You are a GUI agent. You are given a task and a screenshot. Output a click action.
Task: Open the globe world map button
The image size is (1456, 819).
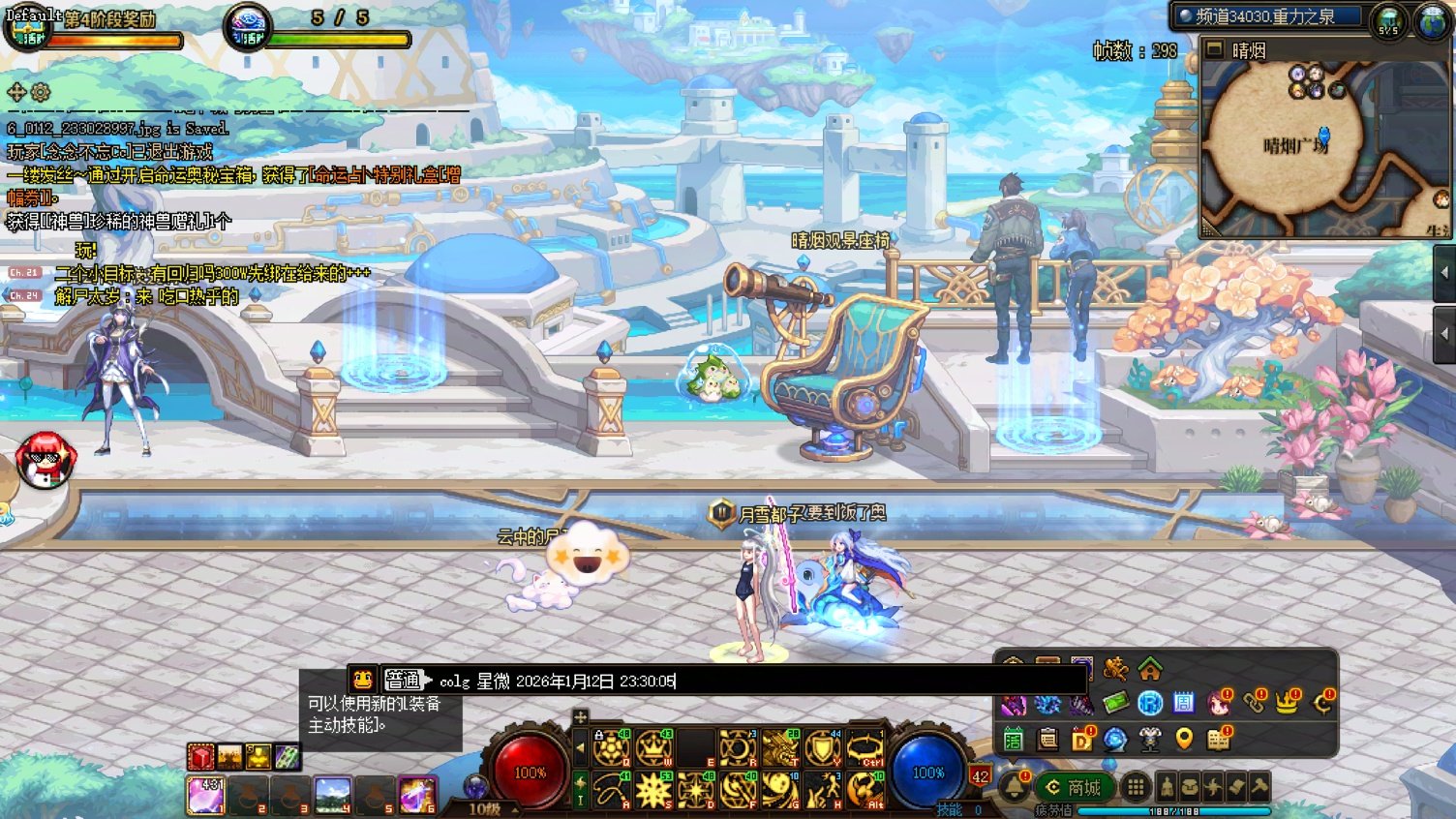coord(1431,19)
